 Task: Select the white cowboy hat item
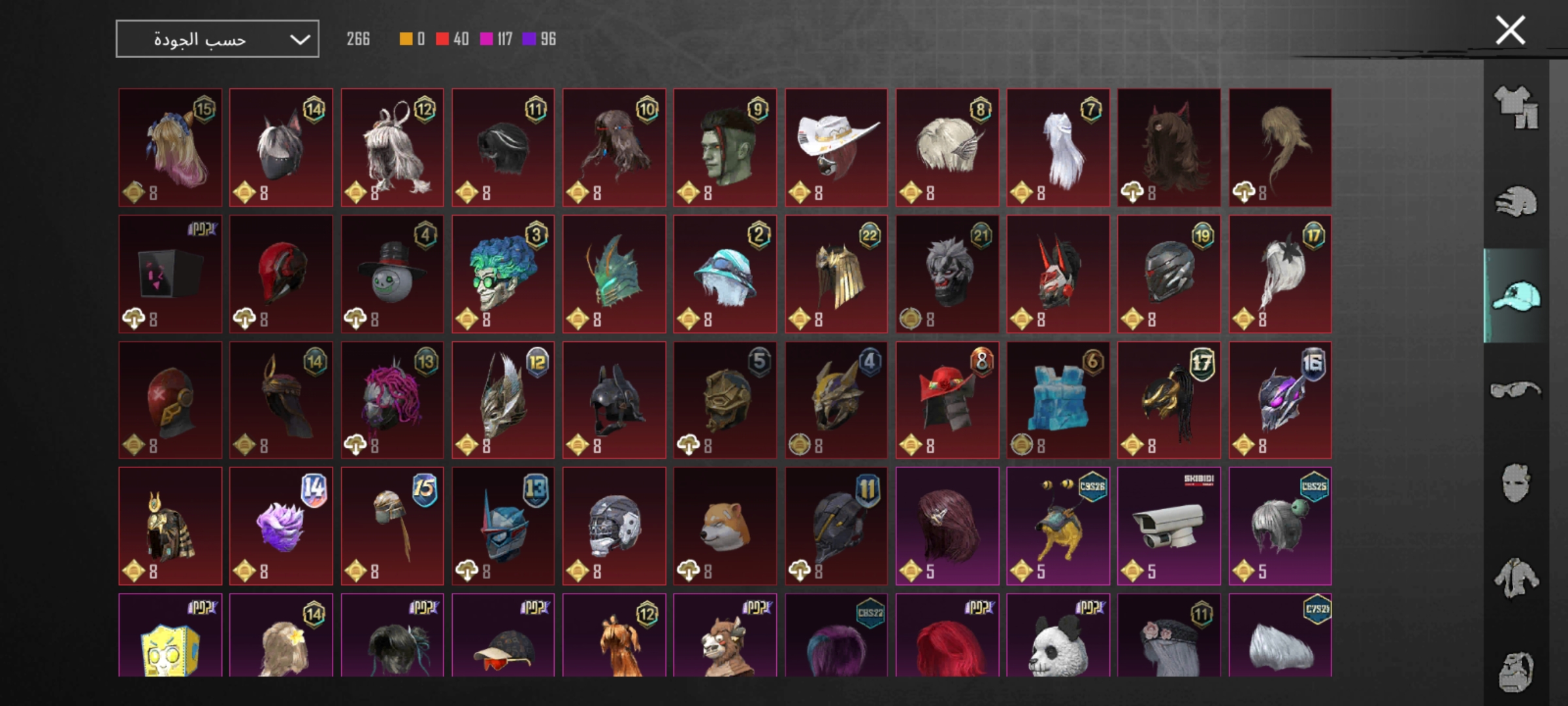click(836, 148)
